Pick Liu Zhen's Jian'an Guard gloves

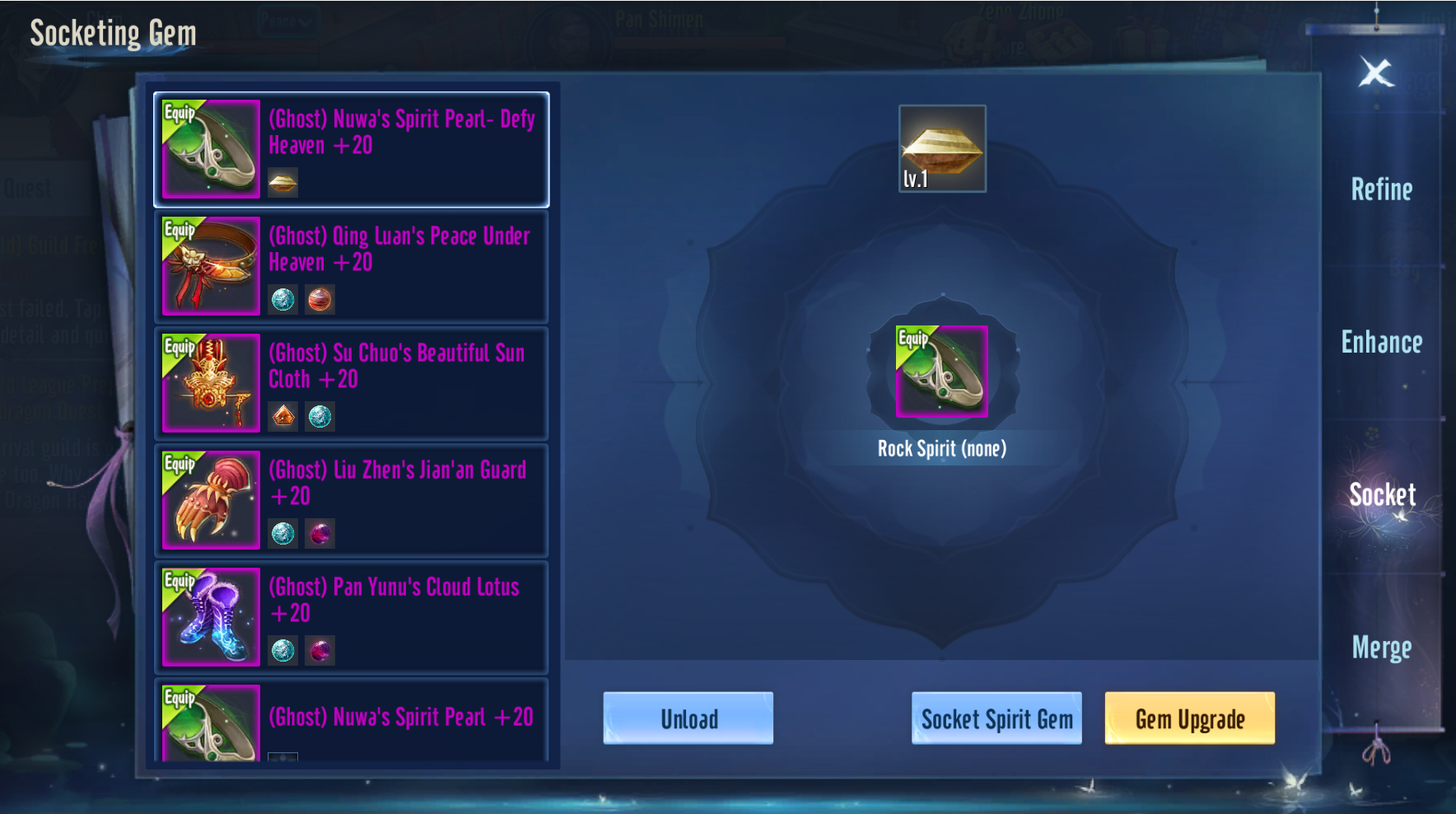tap(352, 500)
